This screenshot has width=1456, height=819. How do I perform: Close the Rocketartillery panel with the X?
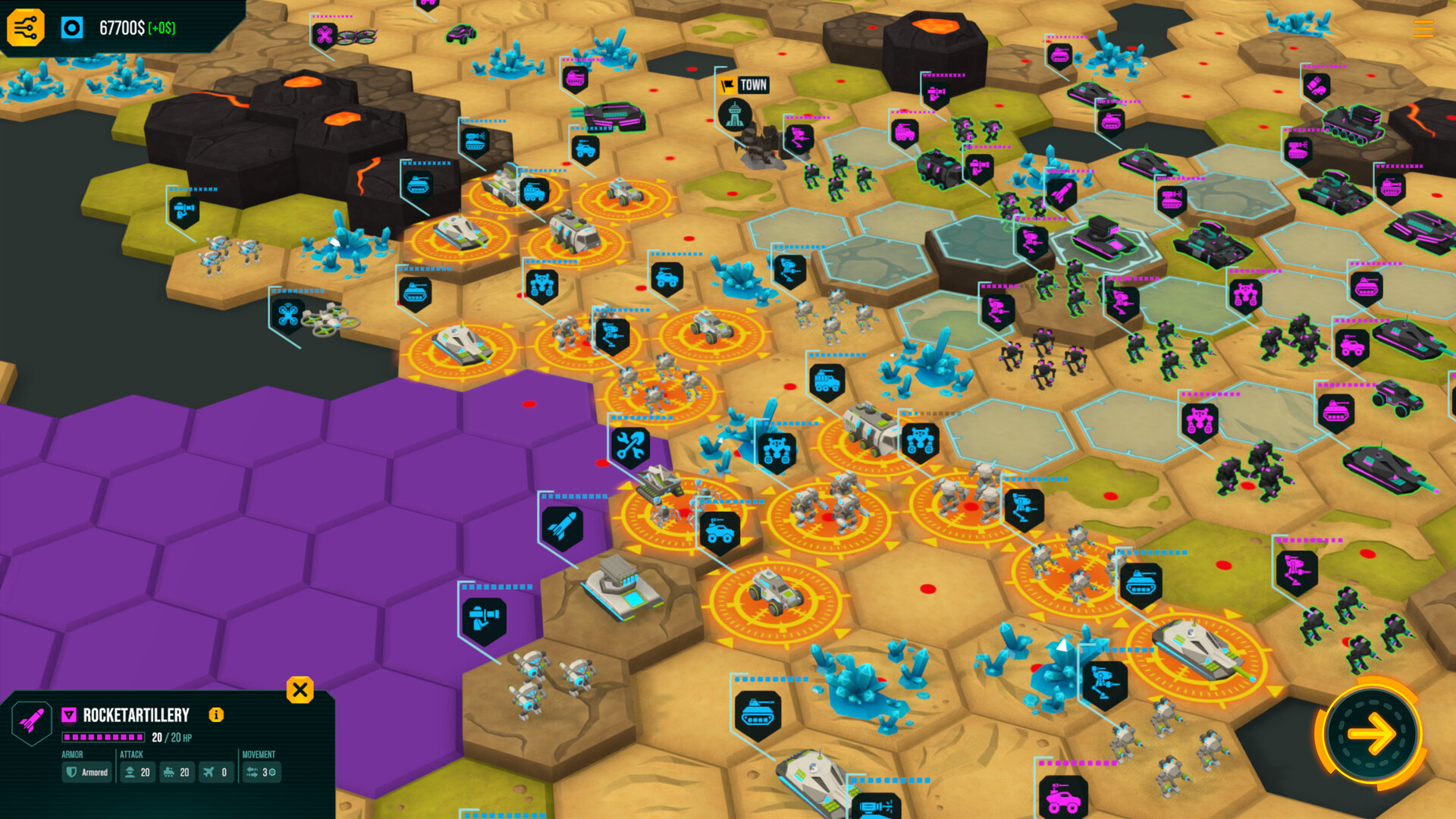300,690
